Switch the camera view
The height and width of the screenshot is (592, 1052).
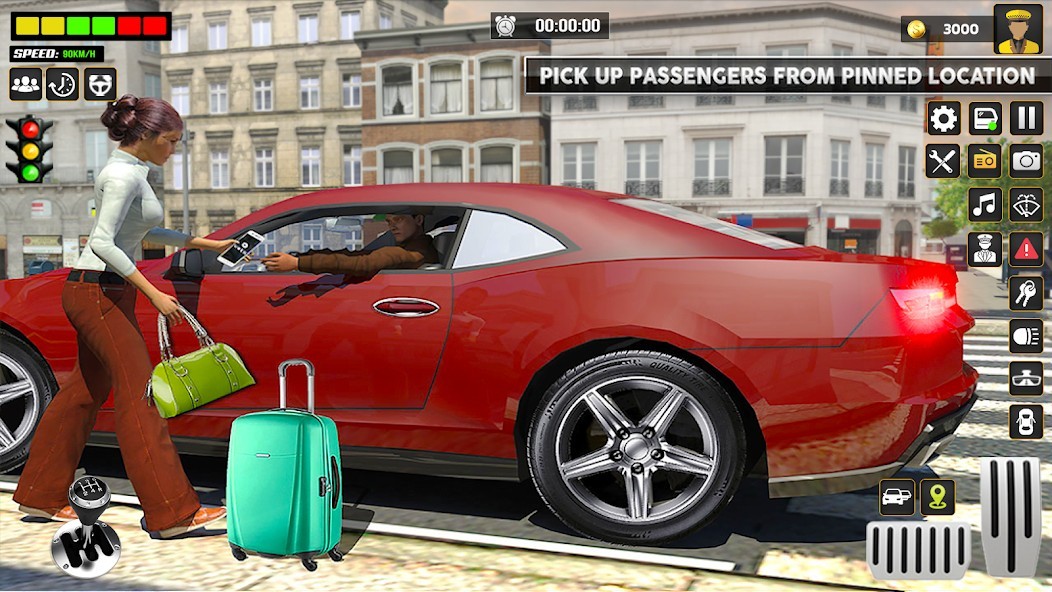1026,161
